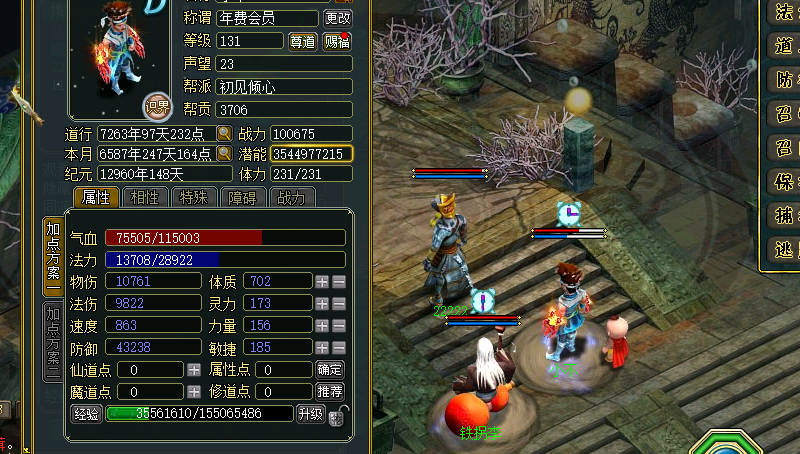The image size is (800, 454).
Task: Click the 更改 button beside the title
Action: click(338, 18)
